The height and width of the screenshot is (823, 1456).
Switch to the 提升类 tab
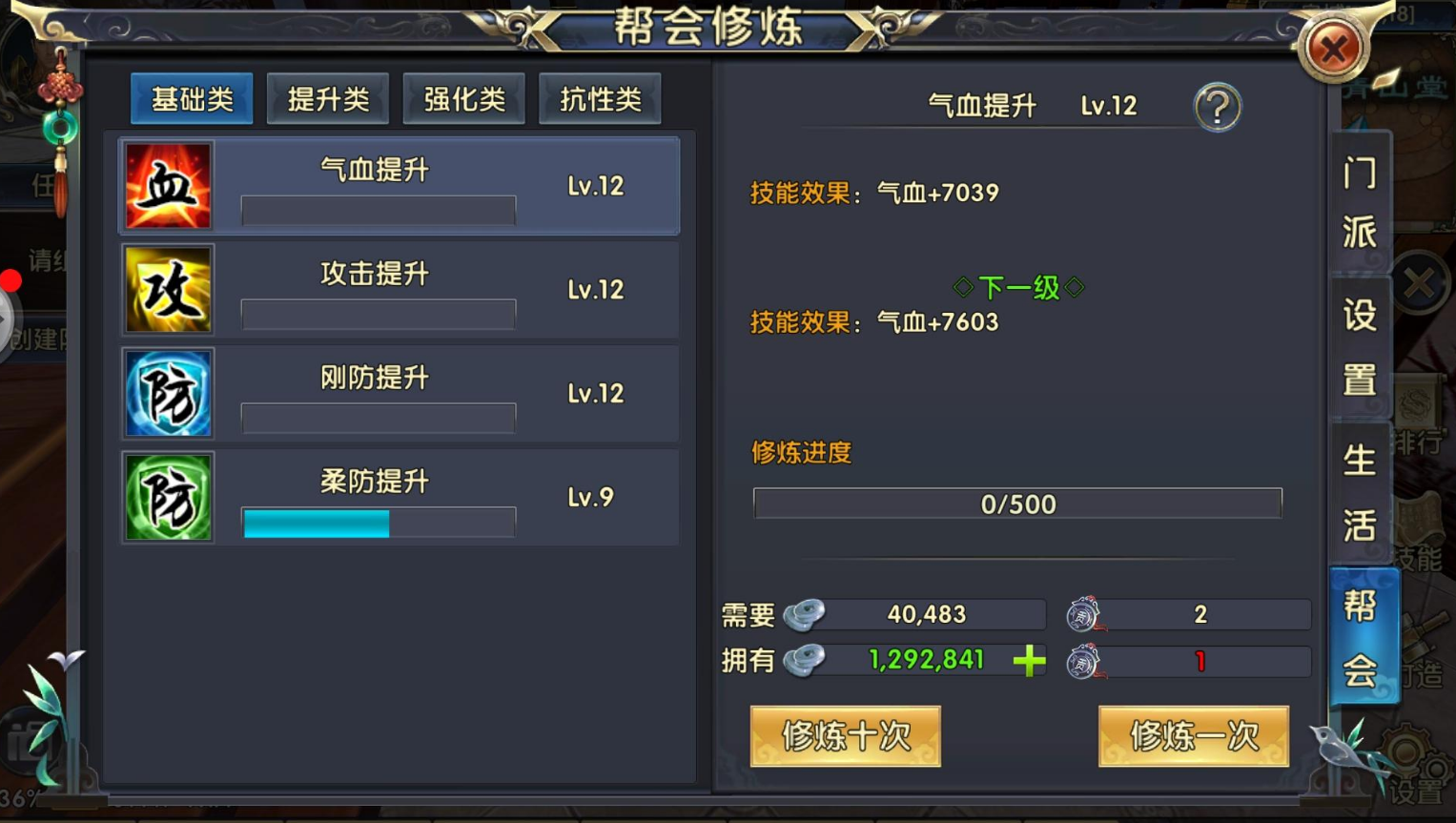328,97
